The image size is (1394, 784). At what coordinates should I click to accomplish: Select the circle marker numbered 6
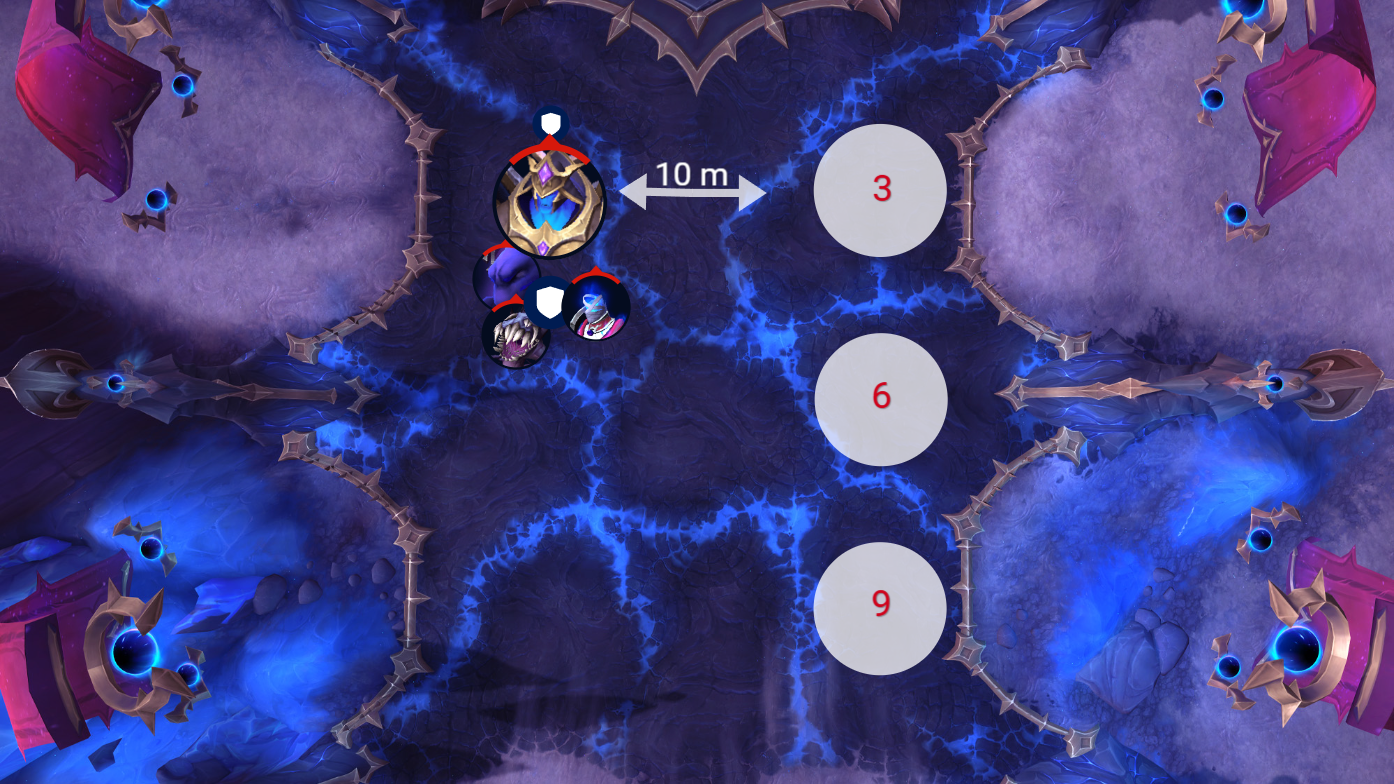click(x=880, y=398)
